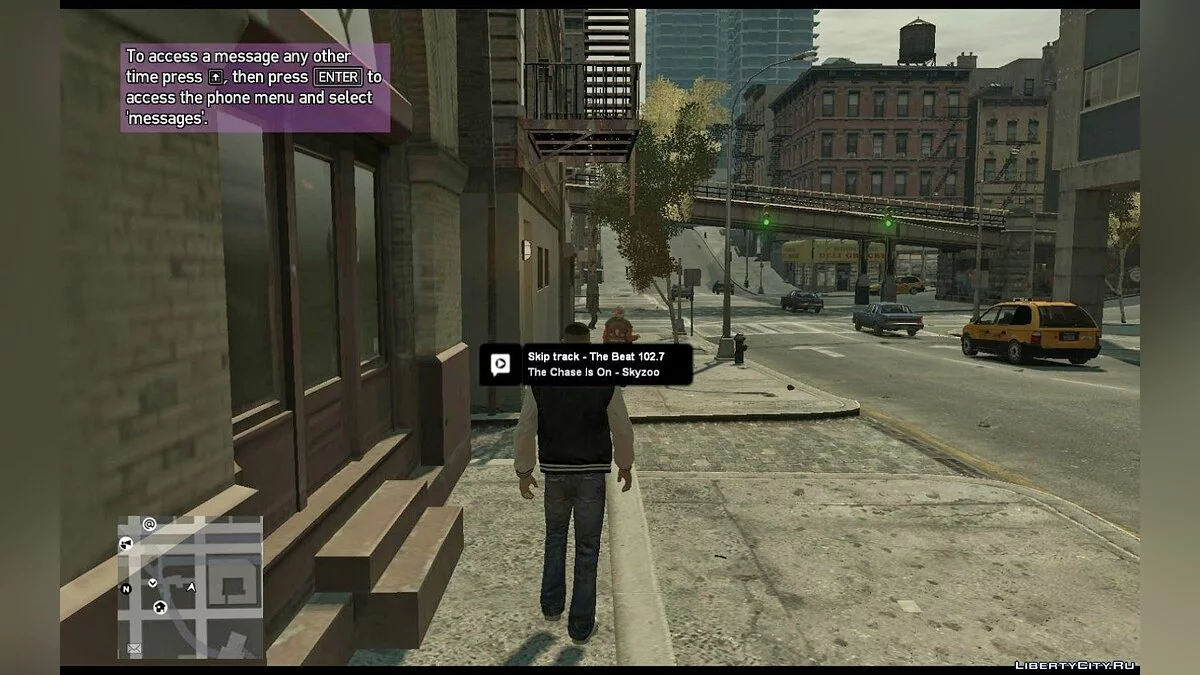Click the purple phone message help box

pos(255,88)
